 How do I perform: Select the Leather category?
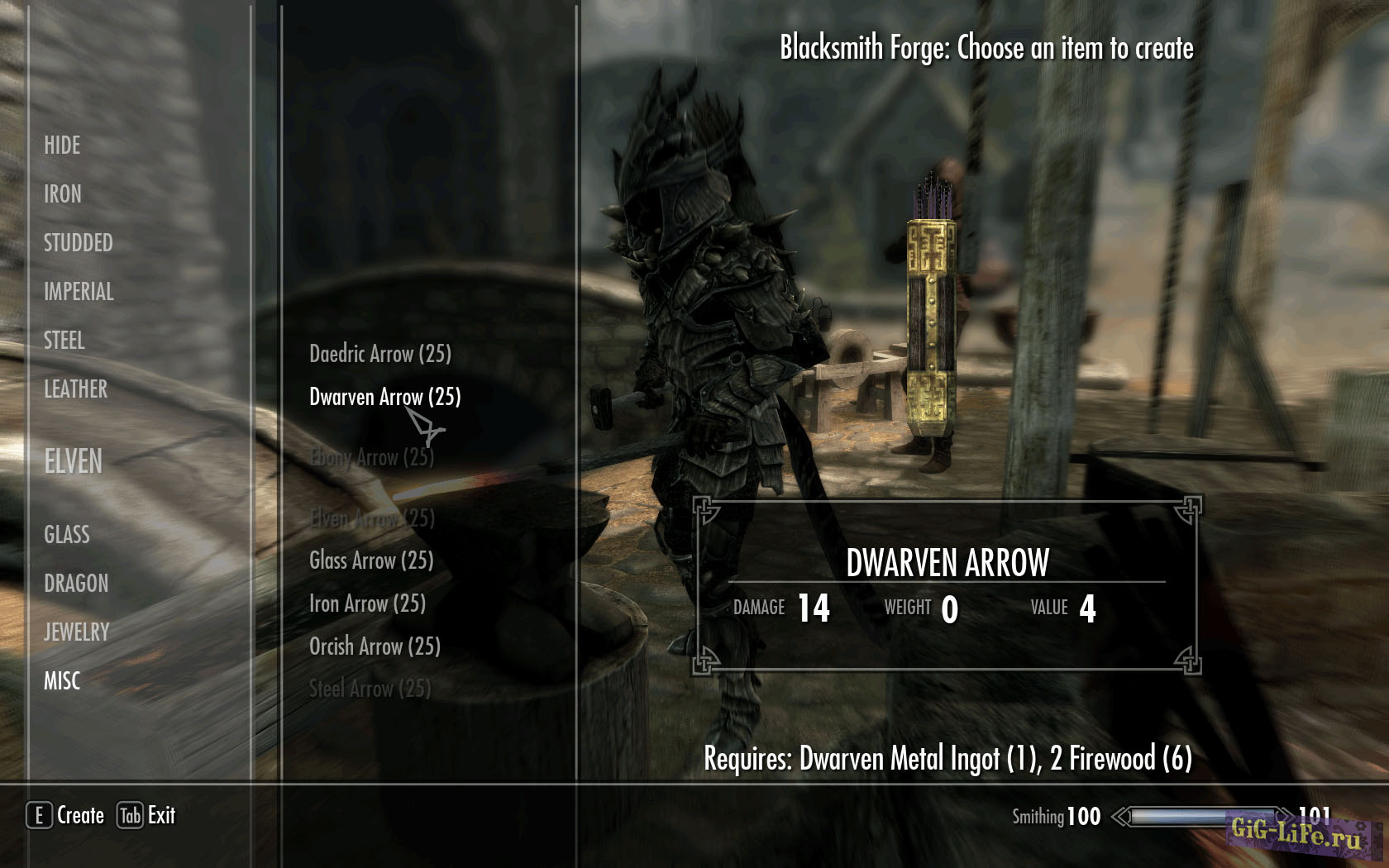pos(76,389)
